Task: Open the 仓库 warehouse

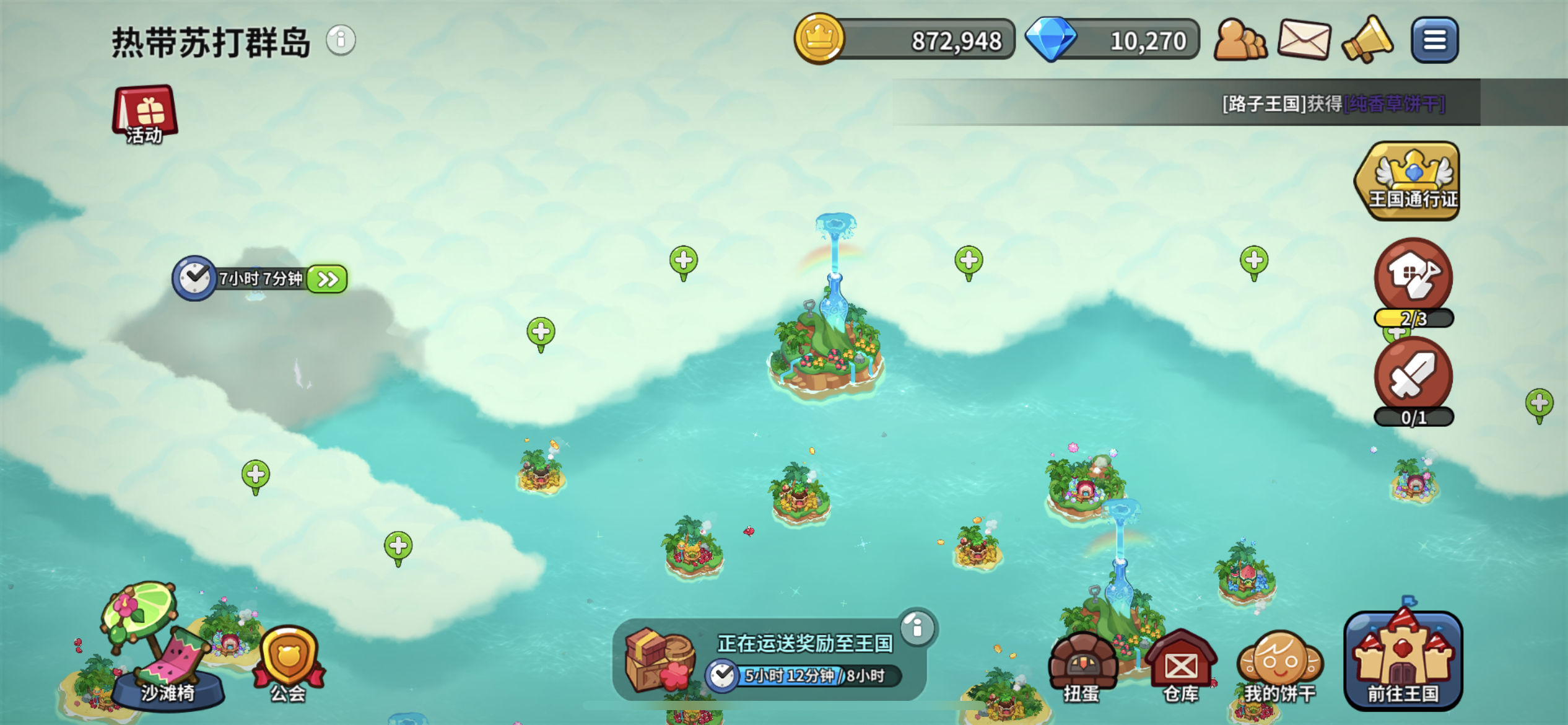Action: point(1180,667)
